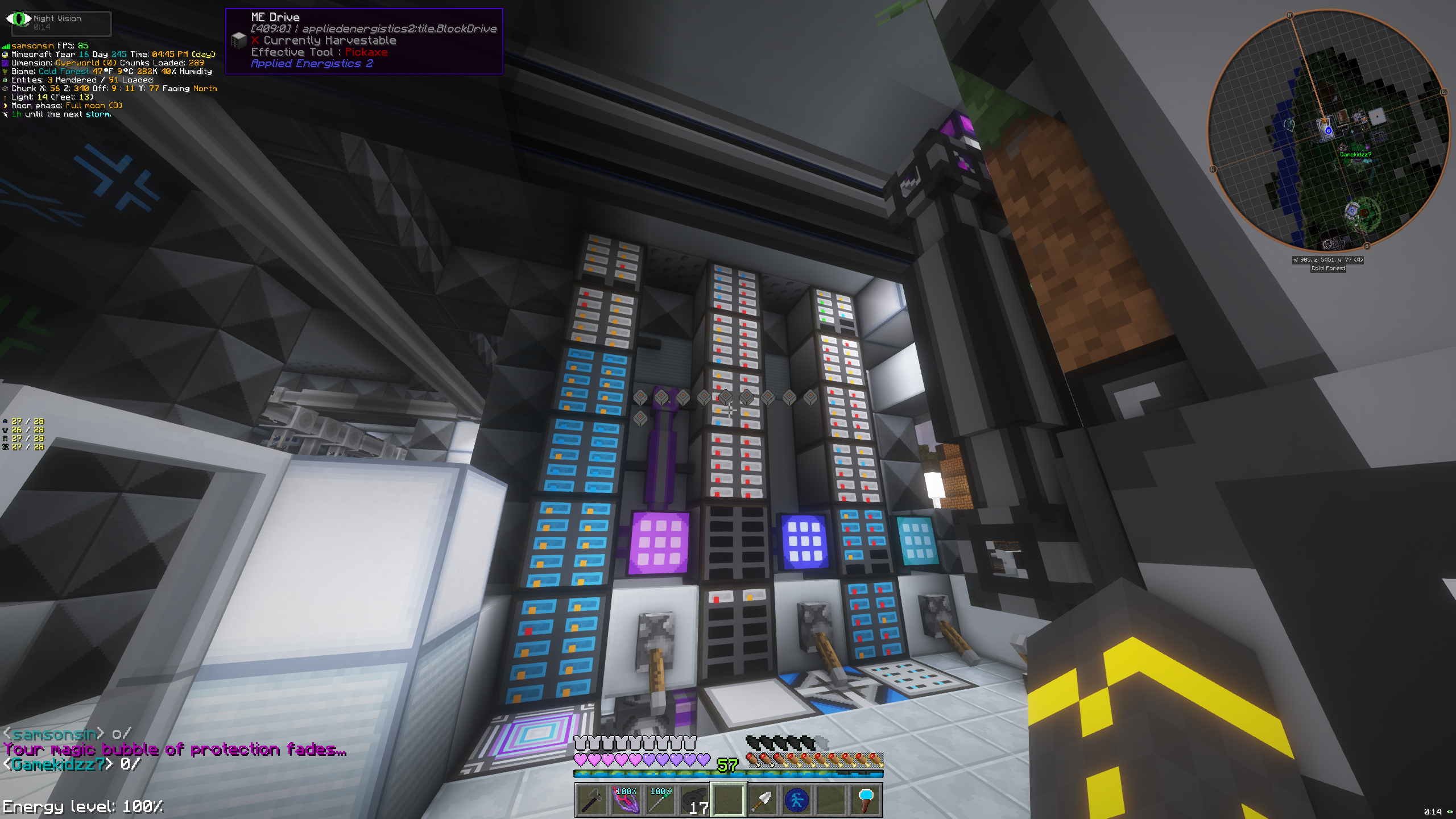Select the cyan magnifying glass slot

click(x=865, y=800)
